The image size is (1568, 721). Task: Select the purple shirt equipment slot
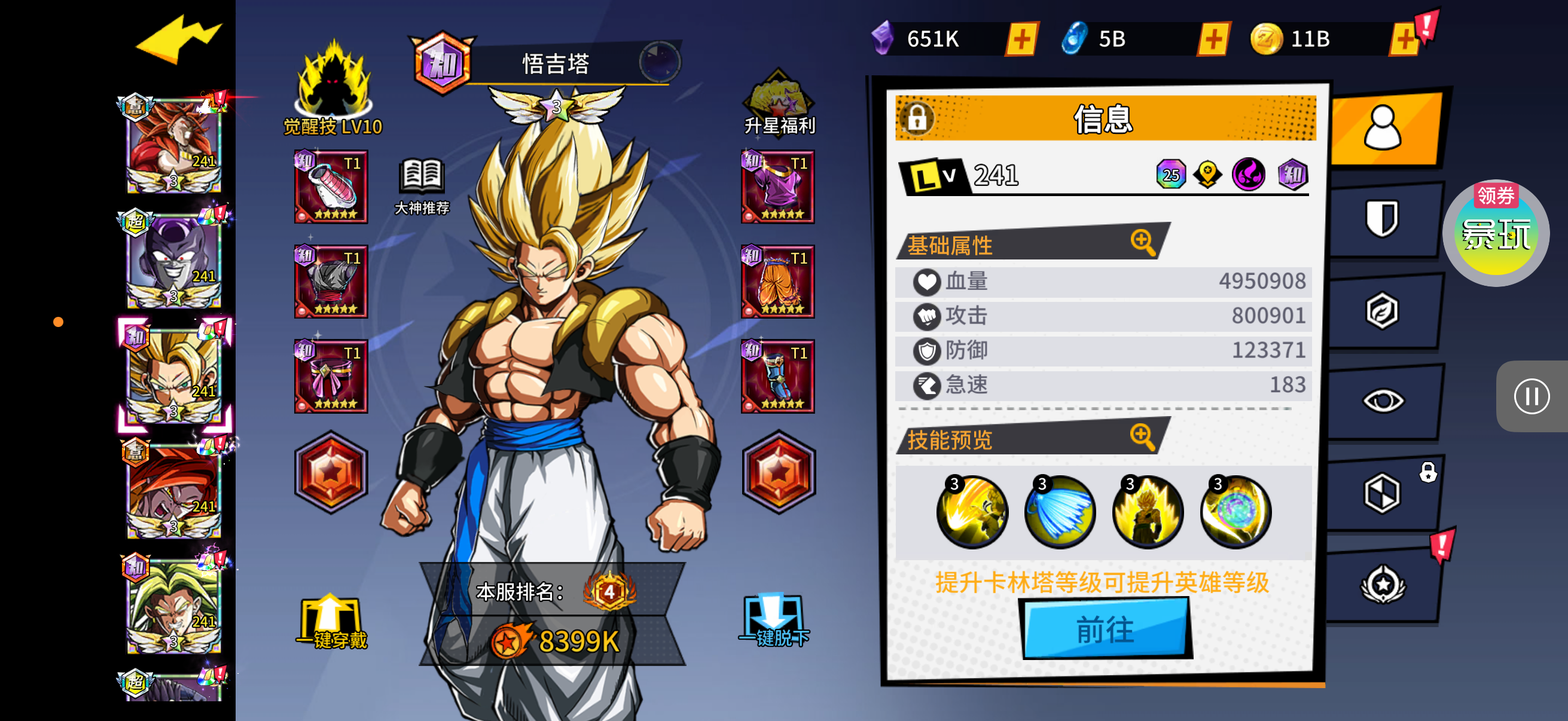778,187
